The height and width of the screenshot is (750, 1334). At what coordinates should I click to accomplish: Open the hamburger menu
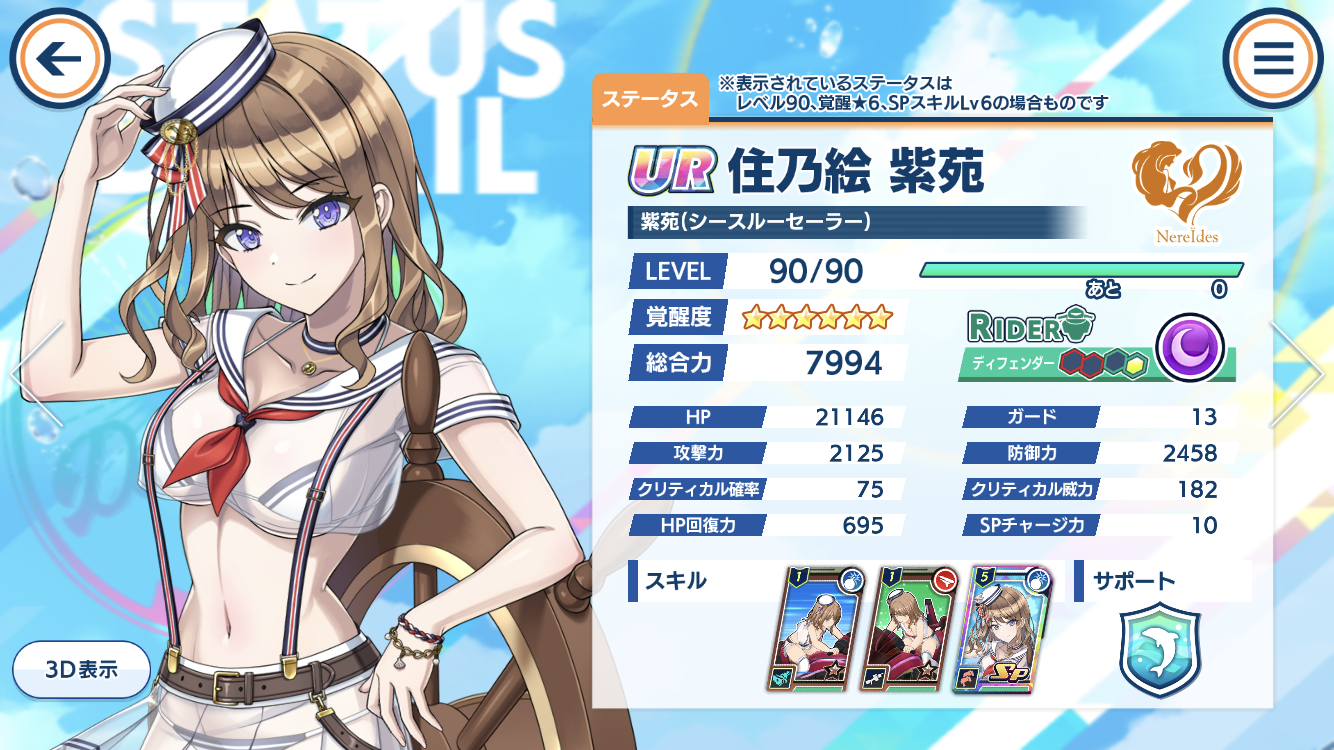pyautogui.click(x=1273, y=59)
